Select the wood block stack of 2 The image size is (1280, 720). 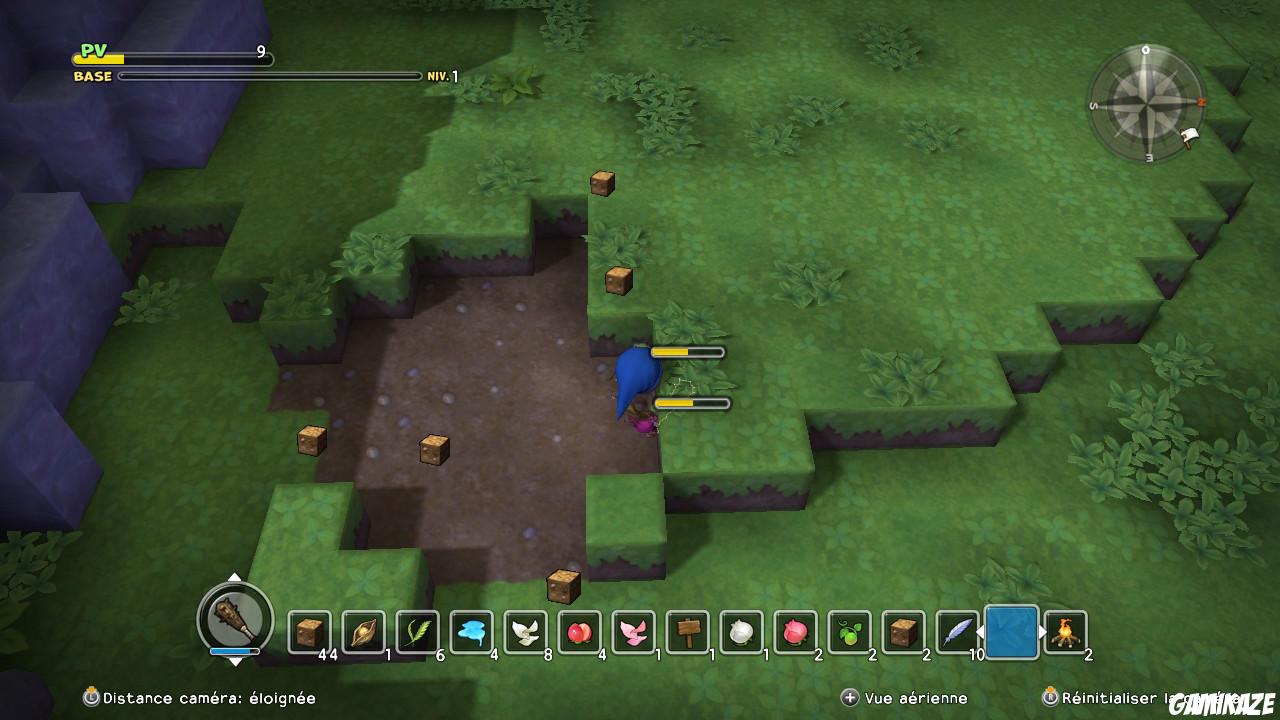point(903,633)
